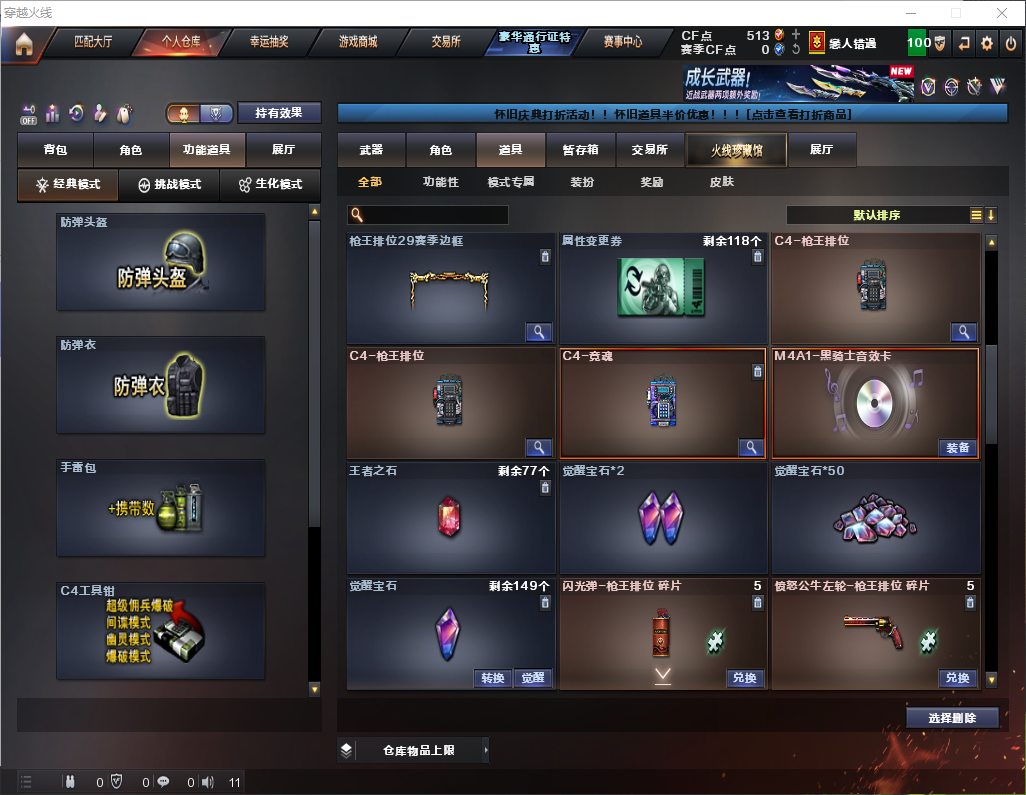Click 觉醒 on the 觉醒宝石 item

pyautogui.click(x=533, y=678)
